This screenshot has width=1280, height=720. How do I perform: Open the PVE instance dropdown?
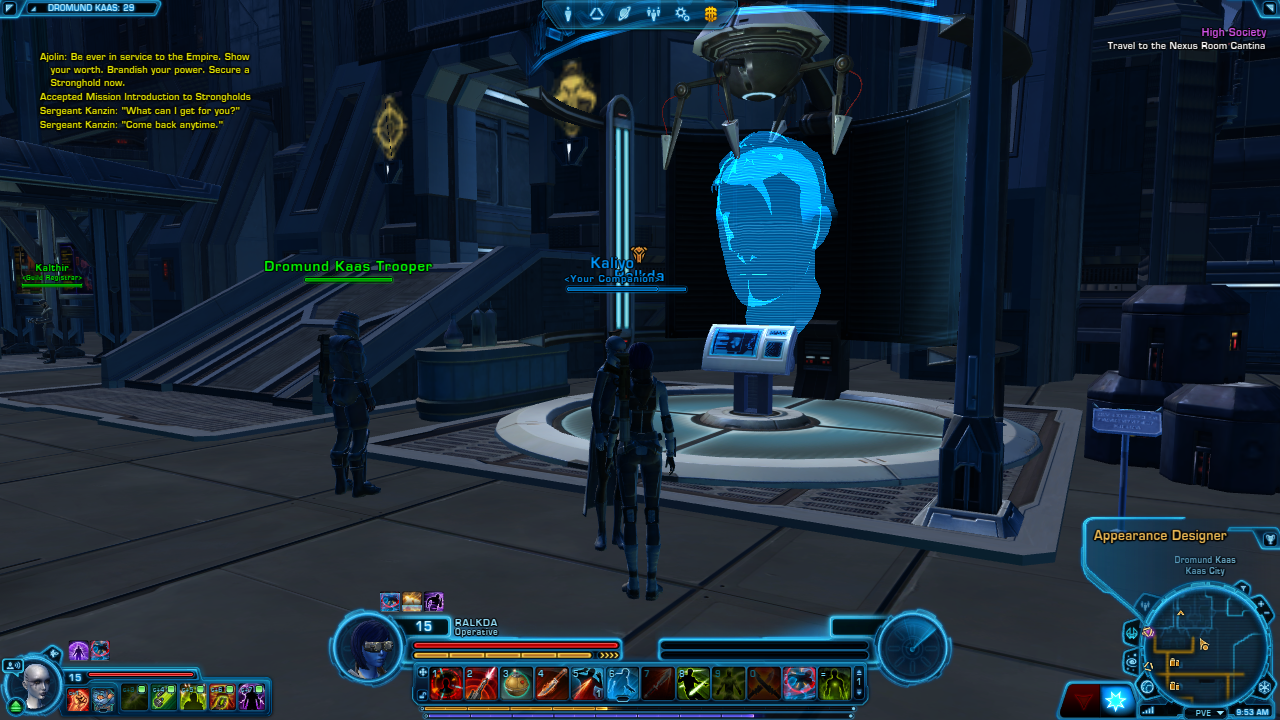point(1206,712)
